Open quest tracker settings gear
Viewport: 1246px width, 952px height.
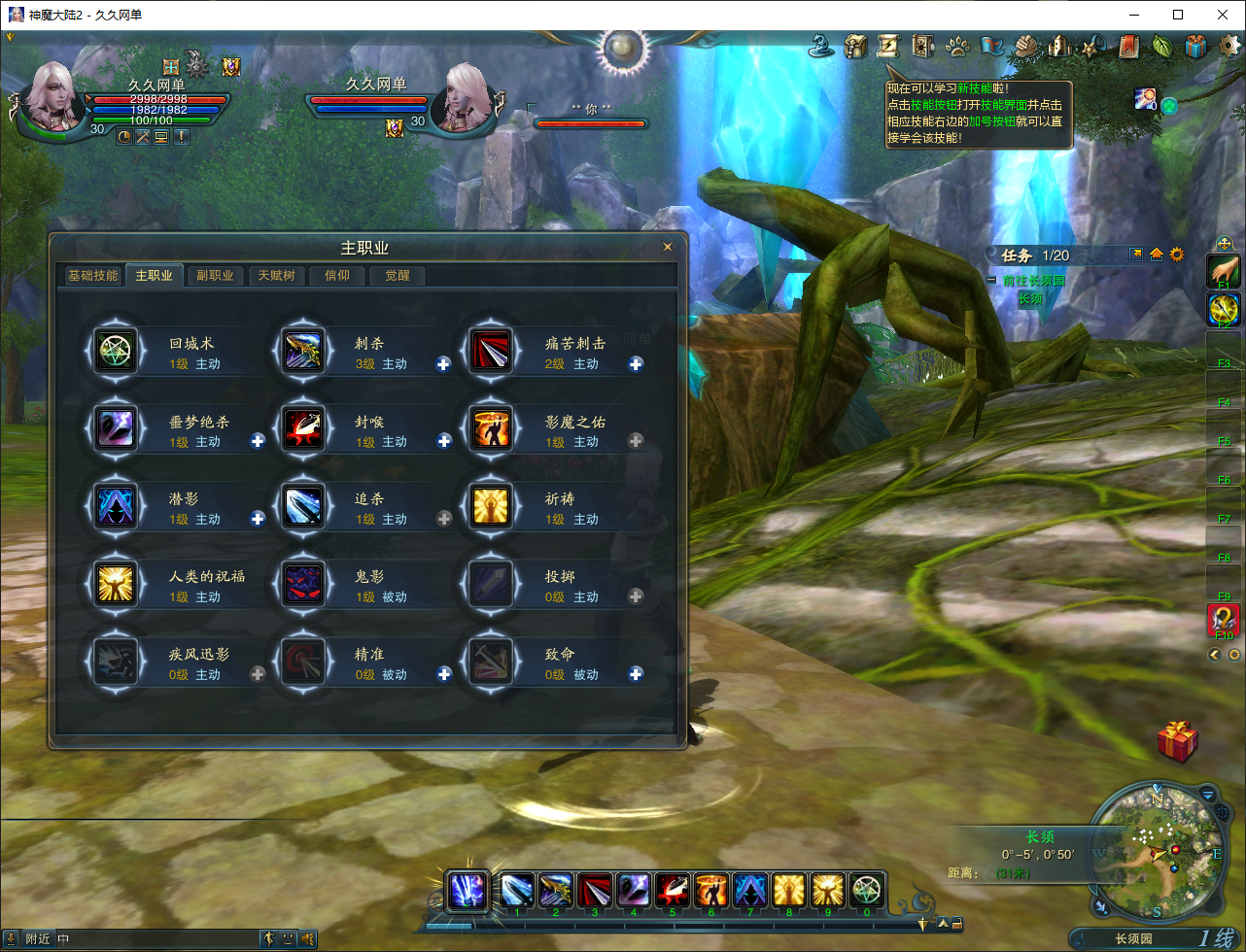click(1177, 255)
